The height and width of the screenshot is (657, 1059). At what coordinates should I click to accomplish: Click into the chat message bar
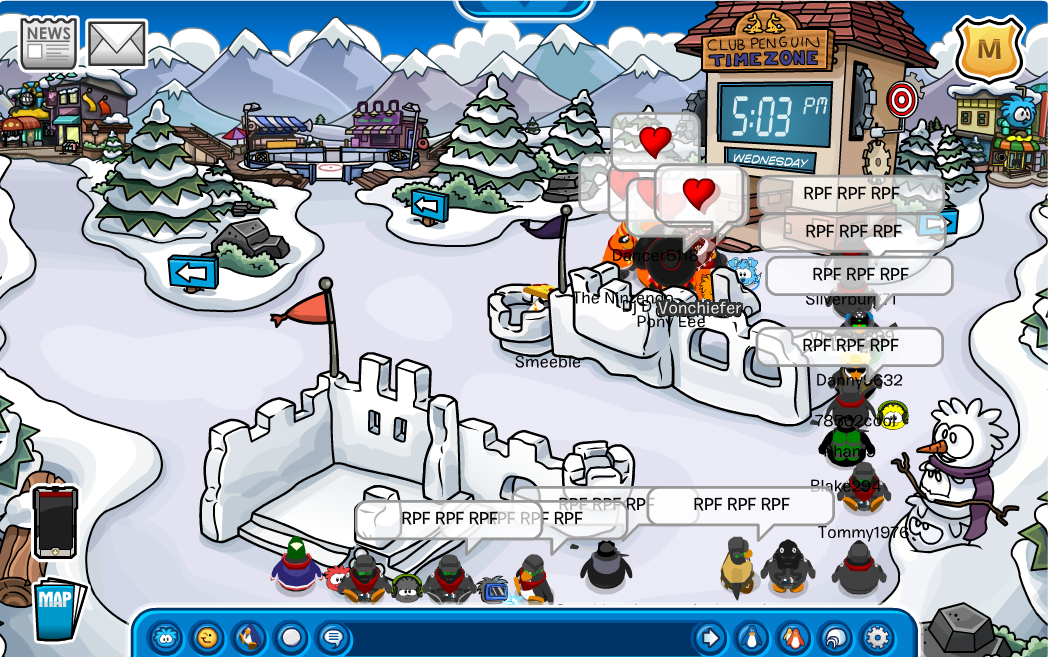tap(520, 637)
